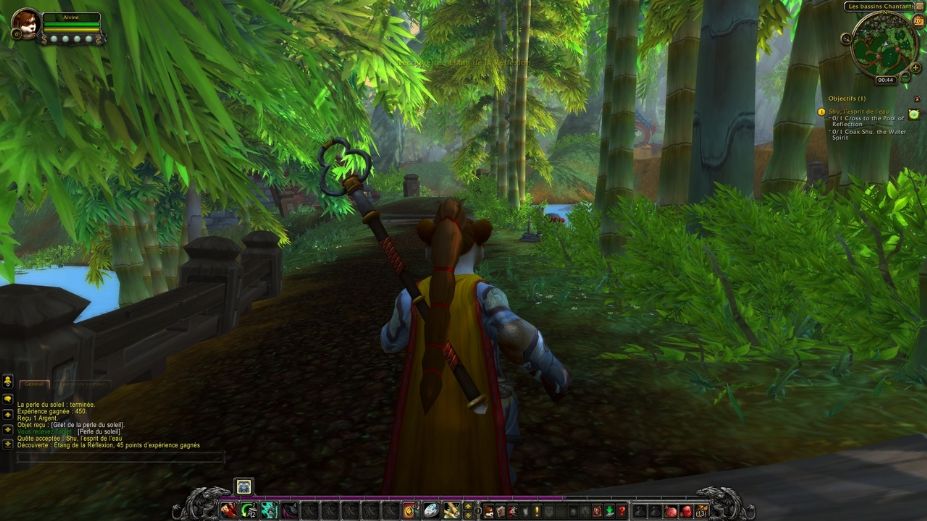Activate the first red ability on the action bar
Viewport: 927px width, 521px height.
[x=229, y=511]
